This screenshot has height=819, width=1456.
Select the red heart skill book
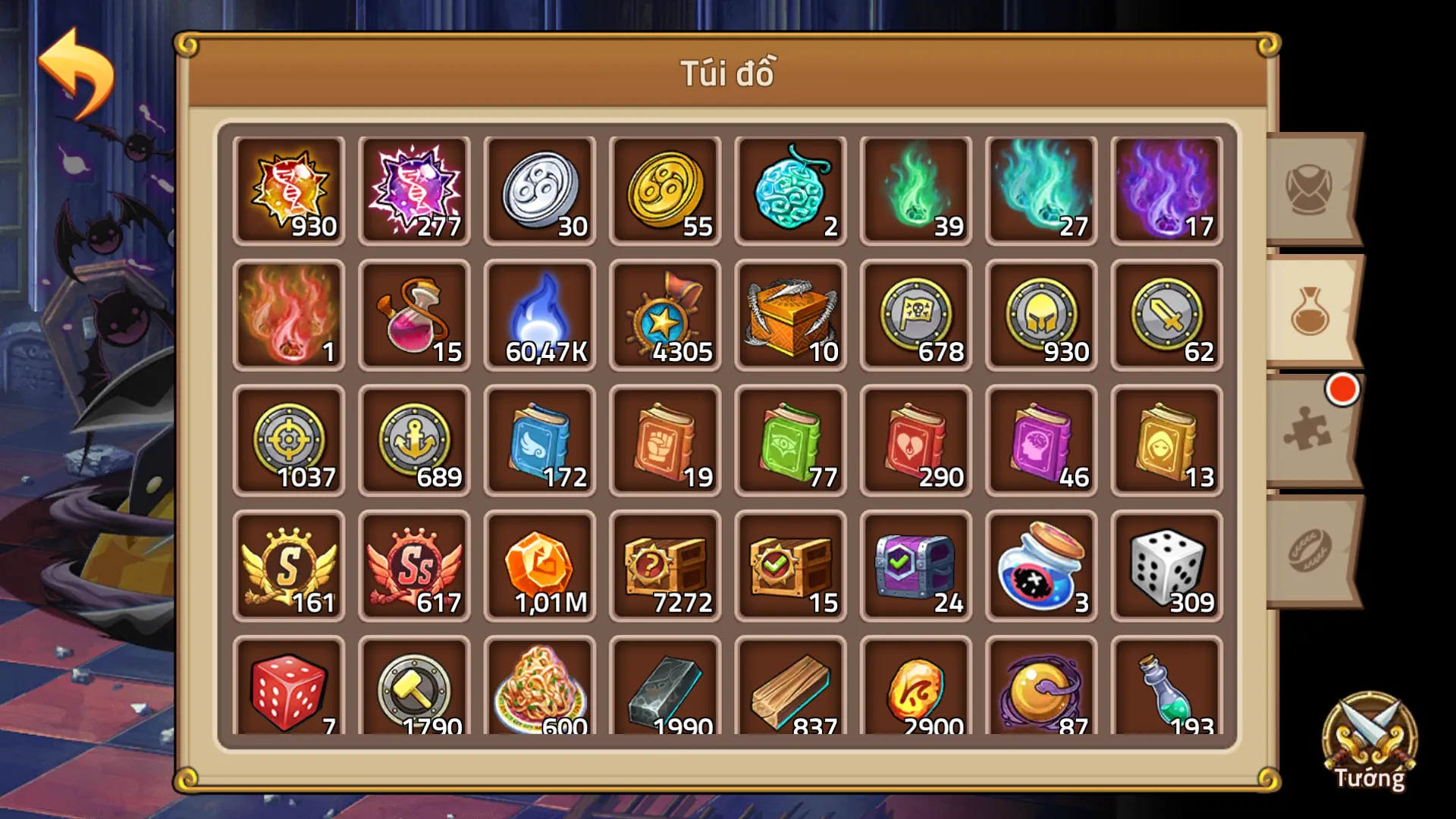[x=915, y=440]
